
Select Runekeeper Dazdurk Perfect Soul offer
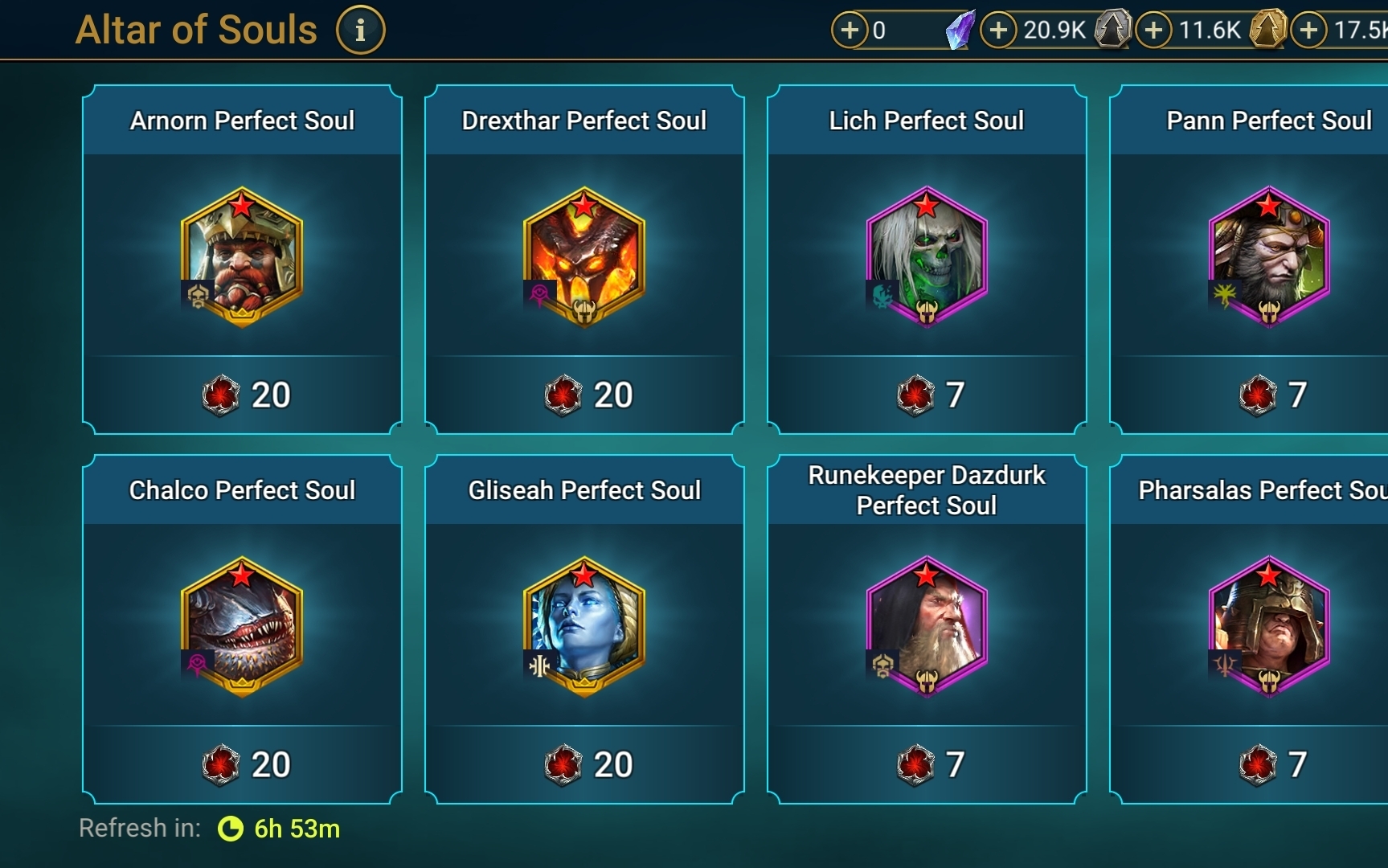click(927, 628)
